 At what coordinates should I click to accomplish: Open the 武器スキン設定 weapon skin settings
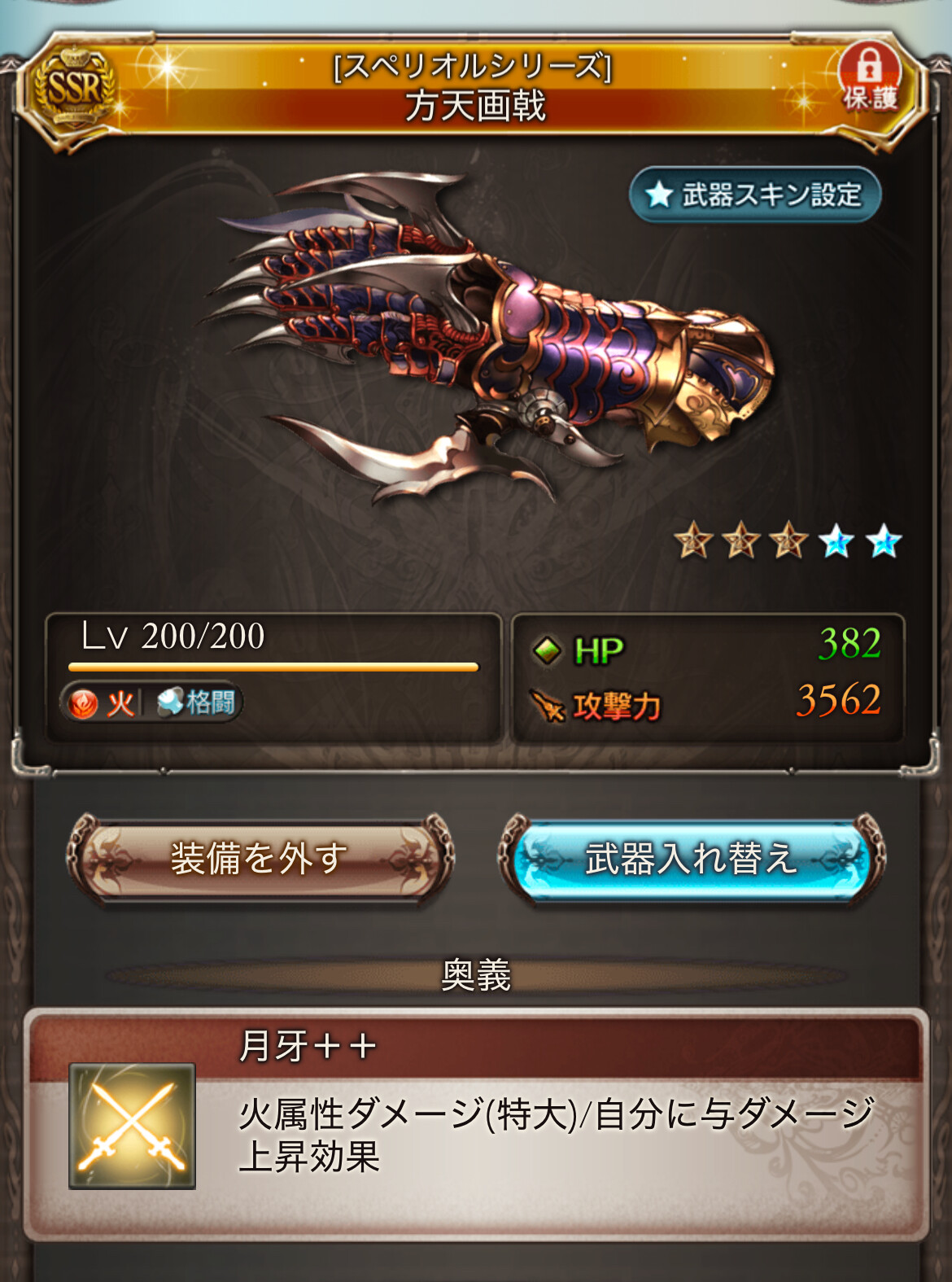[x=755, y=195]
